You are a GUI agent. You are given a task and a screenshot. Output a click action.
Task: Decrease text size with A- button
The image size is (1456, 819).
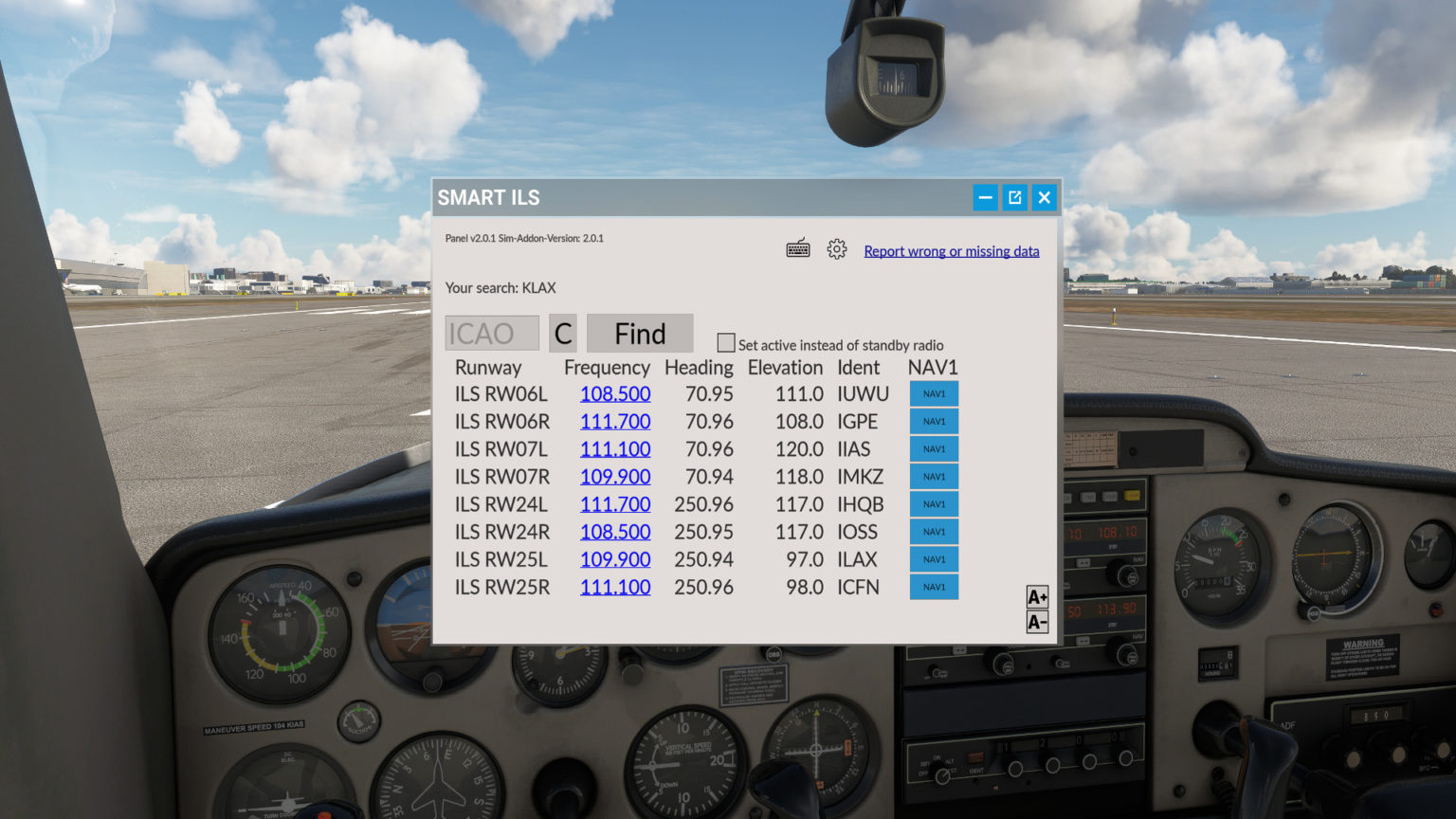pos(1036,623)
